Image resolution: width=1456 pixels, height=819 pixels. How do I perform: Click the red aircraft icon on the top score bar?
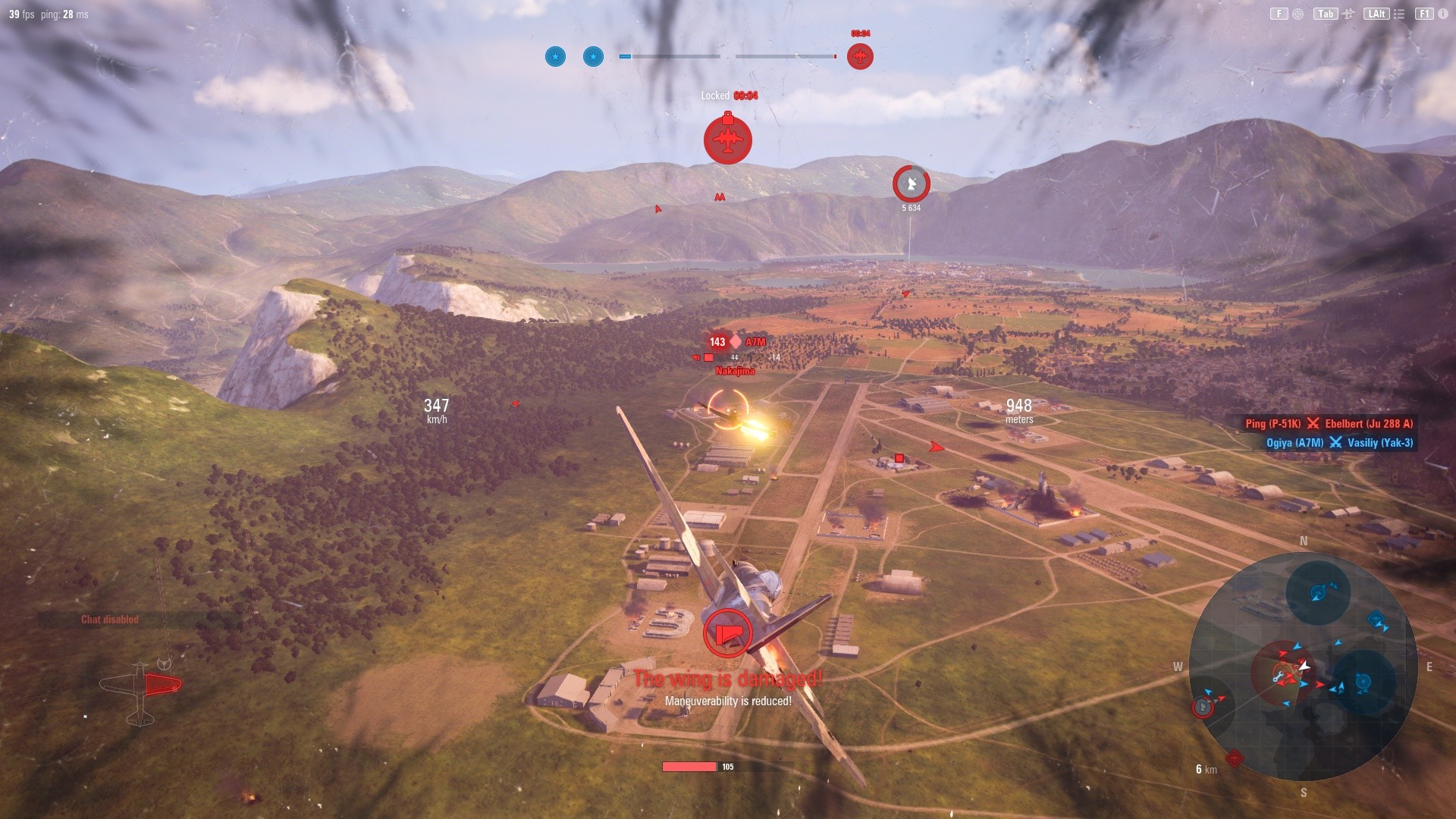[x=859, y=55]
